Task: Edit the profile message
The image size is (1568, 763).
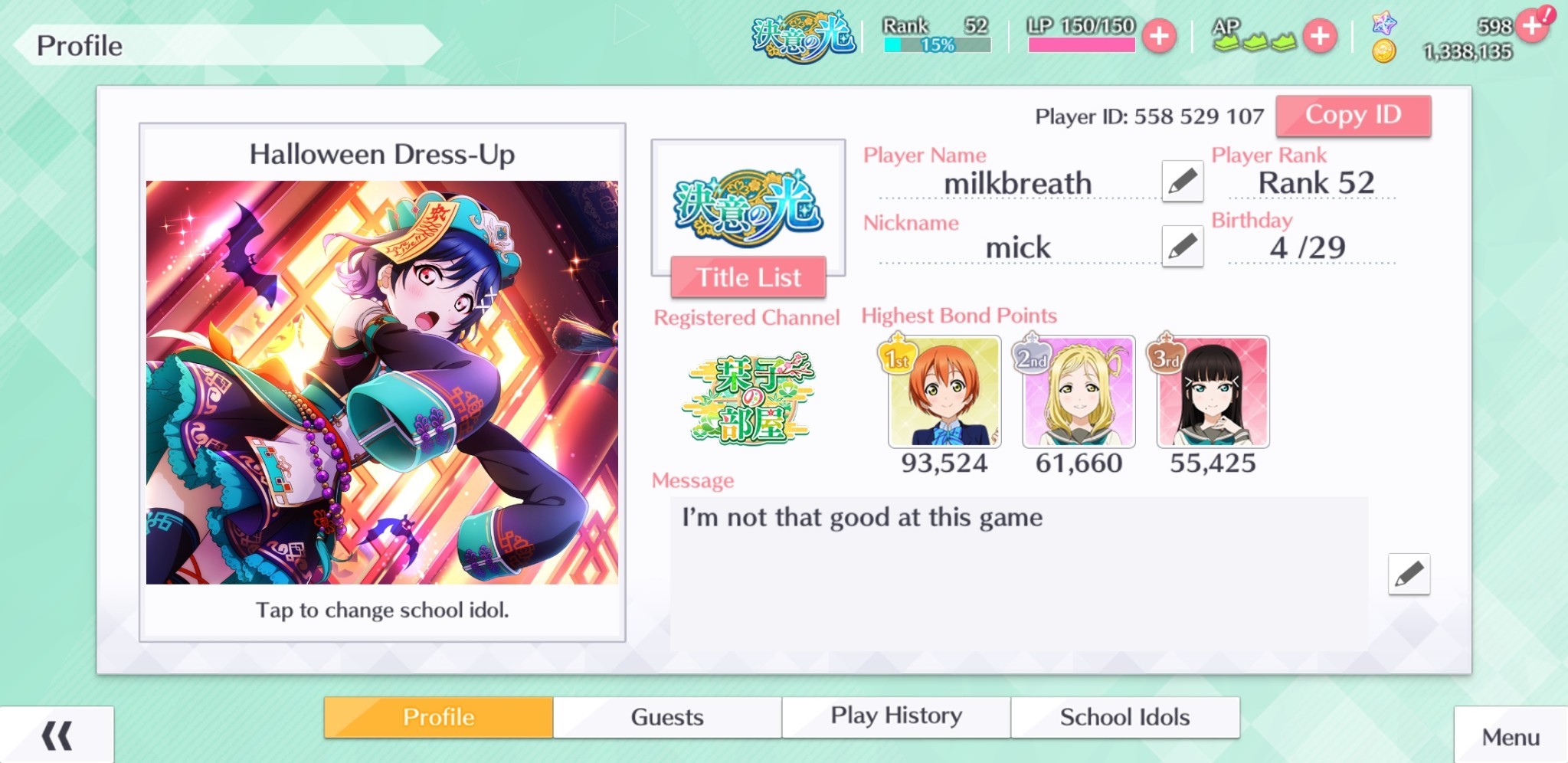Action: point(1409,574)
